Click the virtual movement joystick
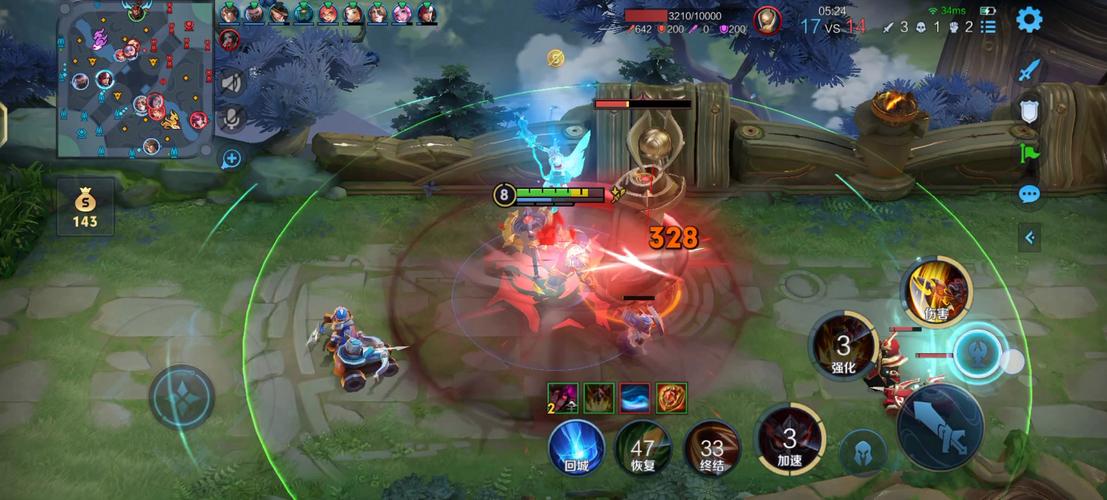The width and height of the screenshot is (1107, 500). click(182, 397)
